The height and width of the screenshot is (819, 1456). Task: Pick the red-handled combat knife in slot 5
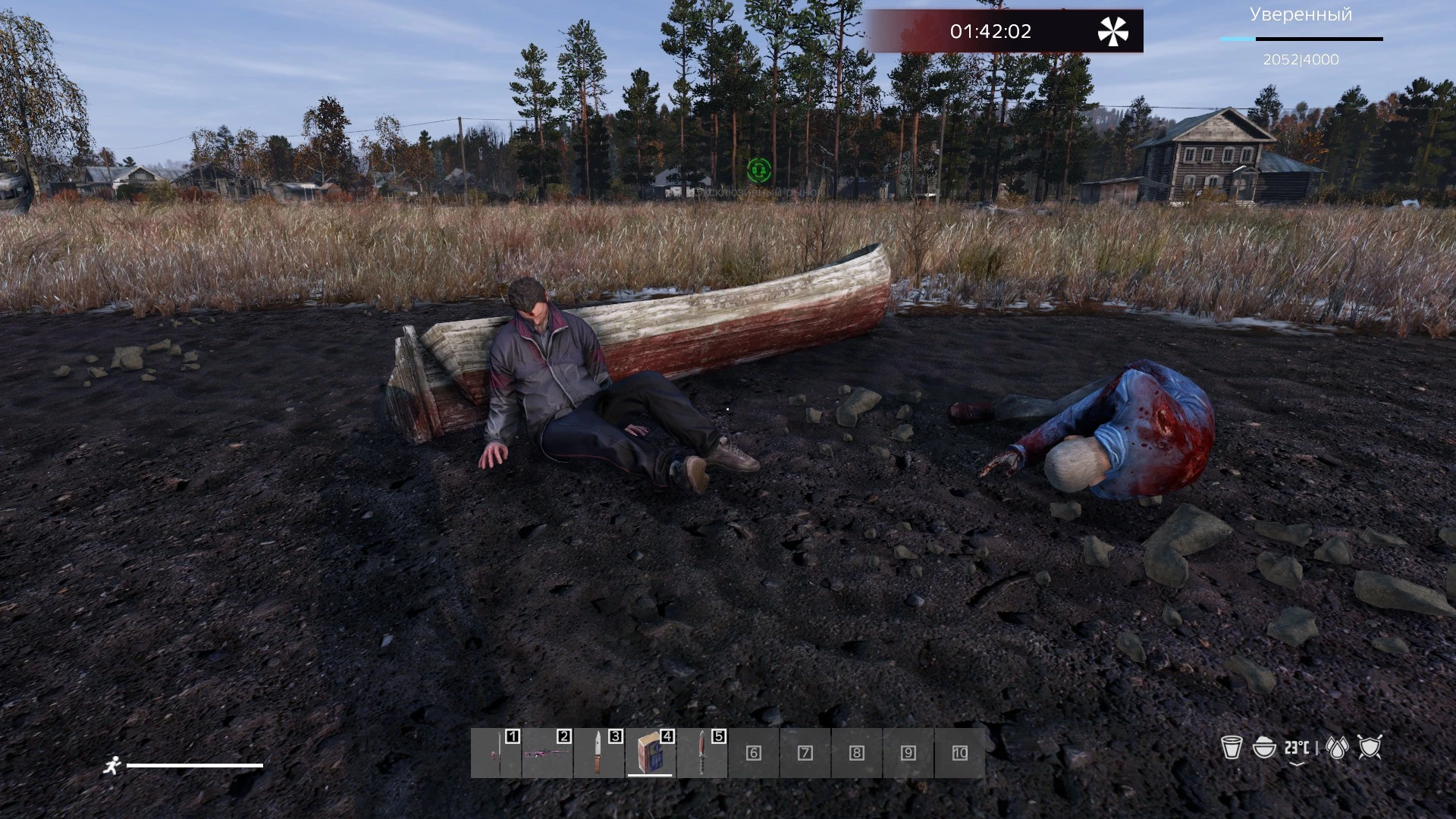pos(702,752)
